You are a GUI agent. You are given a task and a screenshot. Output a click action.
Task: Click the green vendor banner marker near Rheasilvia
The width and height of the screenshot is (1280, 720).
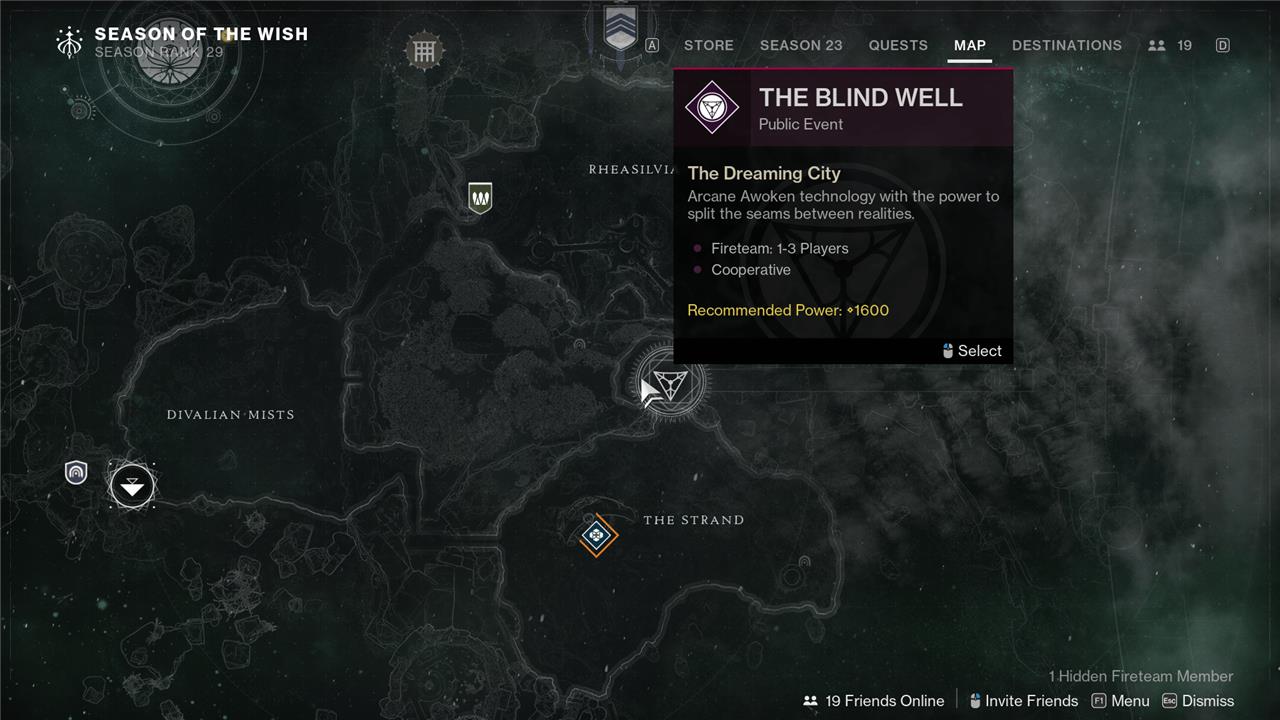pyautogui.click(x=480, y=197)
